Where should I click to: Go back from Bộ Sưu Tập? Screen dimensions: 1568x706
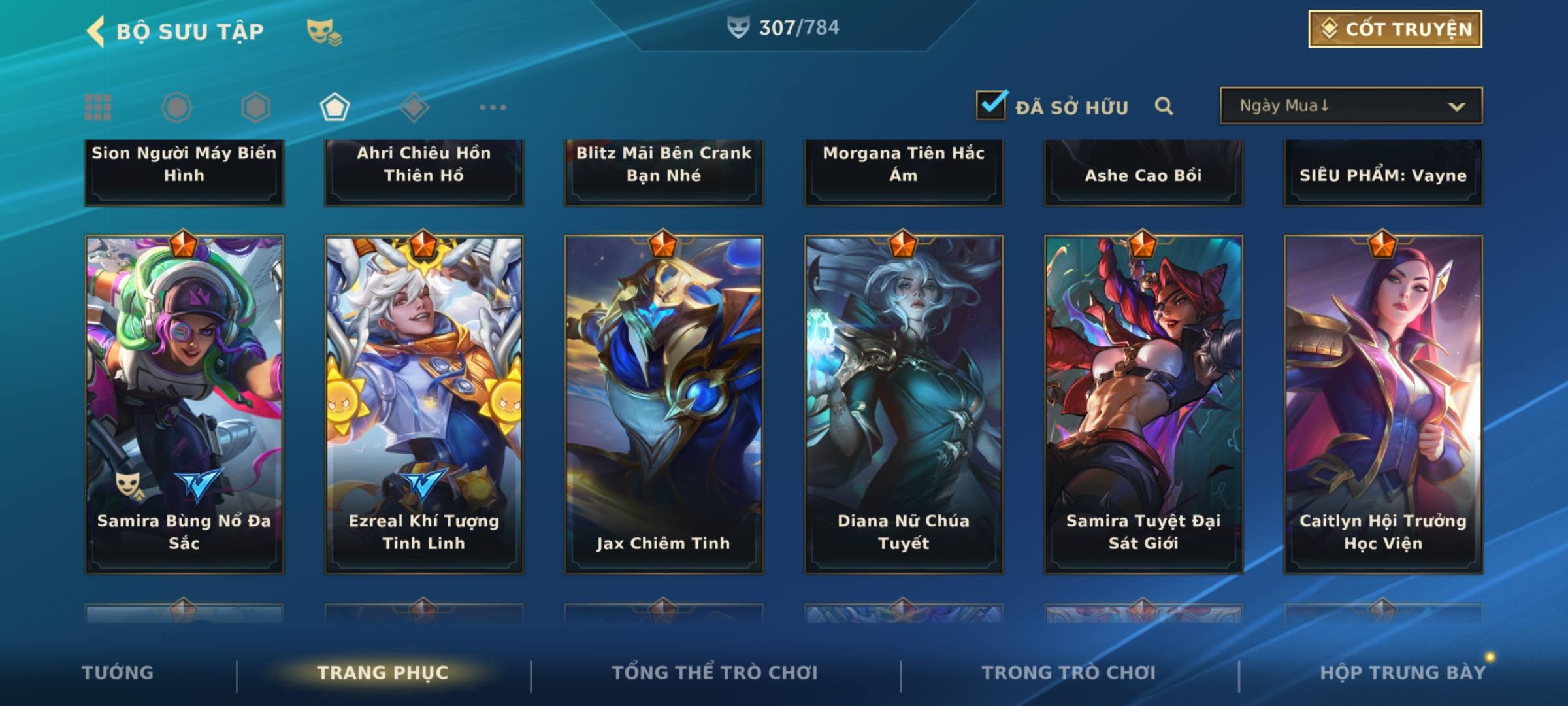pos(96,31)
